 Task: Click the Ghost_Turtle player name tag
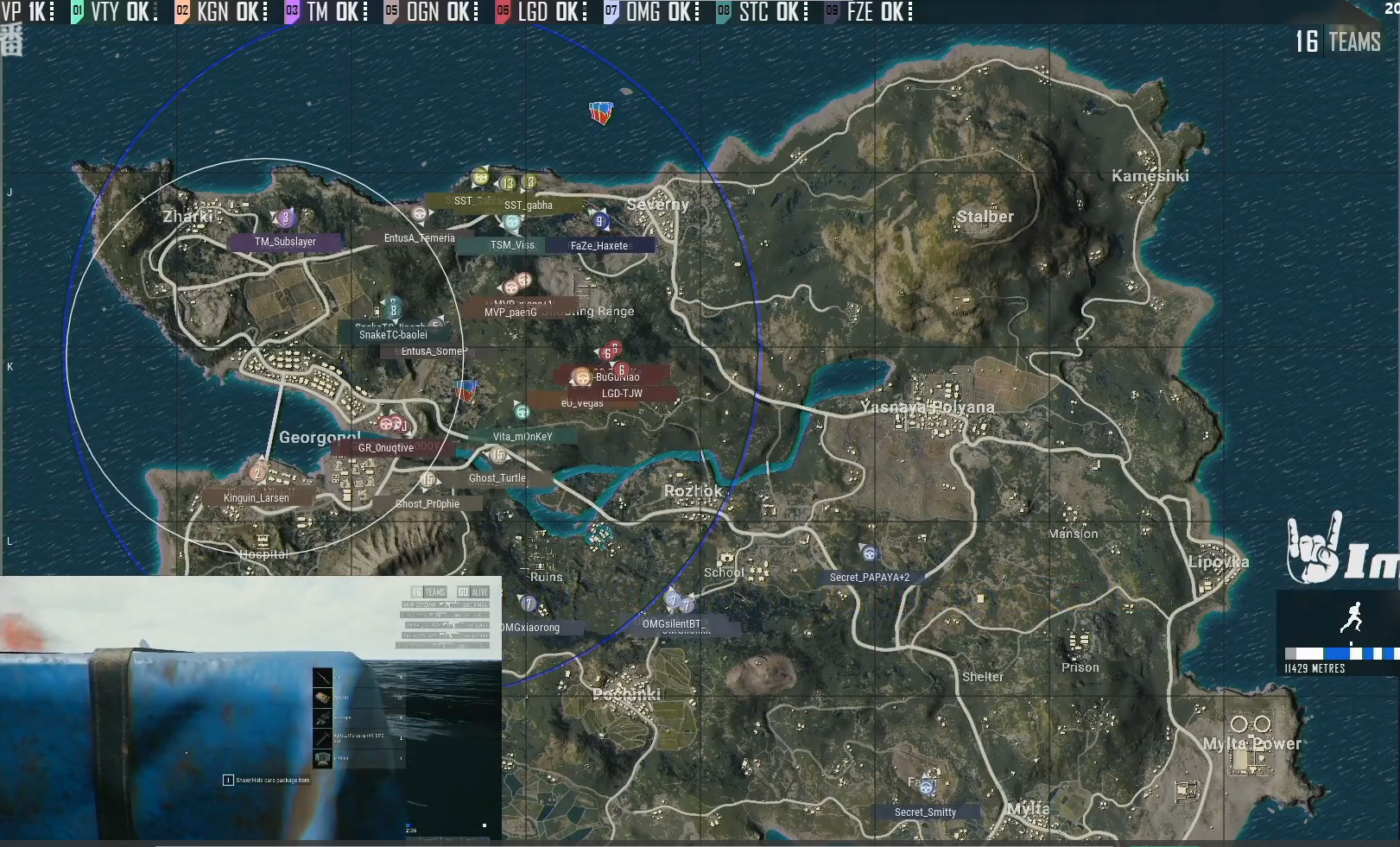pyautogui.click(x=497, y=478)
